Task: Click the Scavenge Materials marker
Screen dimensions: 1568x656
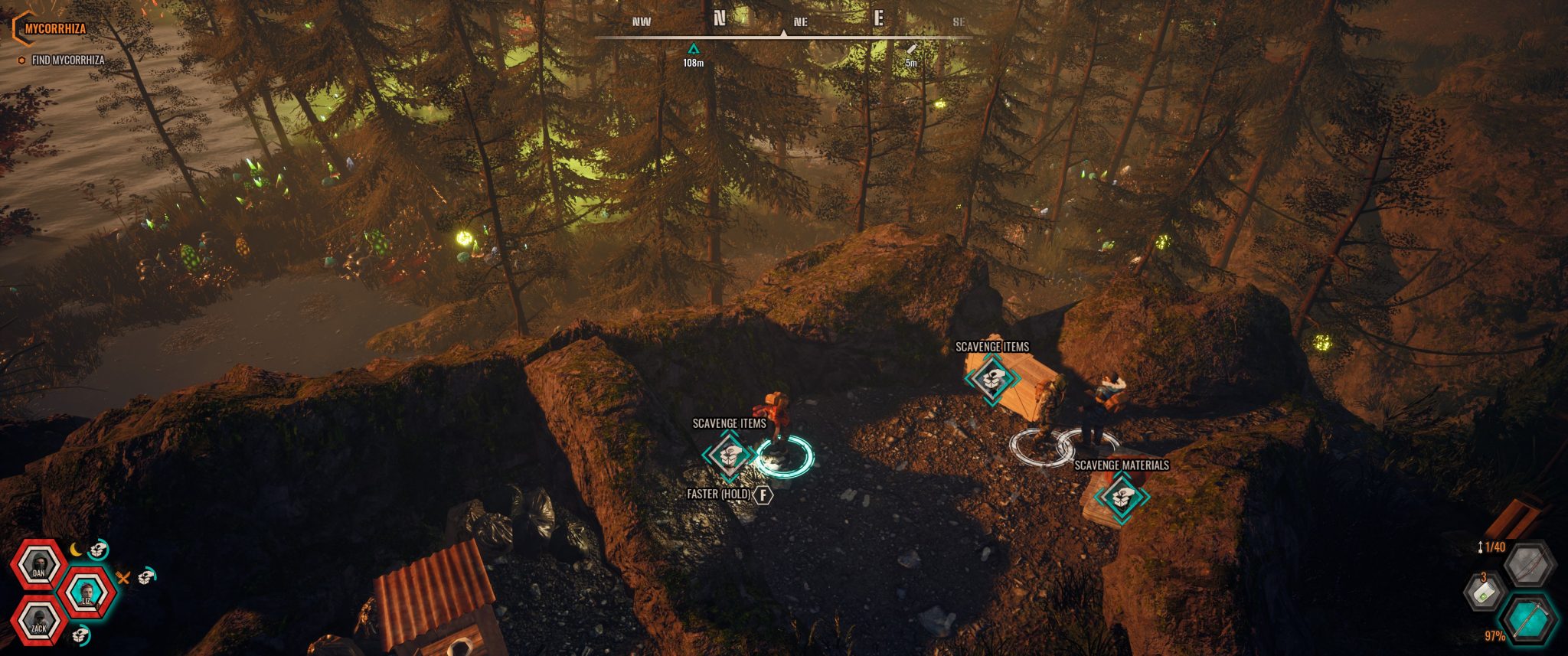Action: tap(1121, 497)
